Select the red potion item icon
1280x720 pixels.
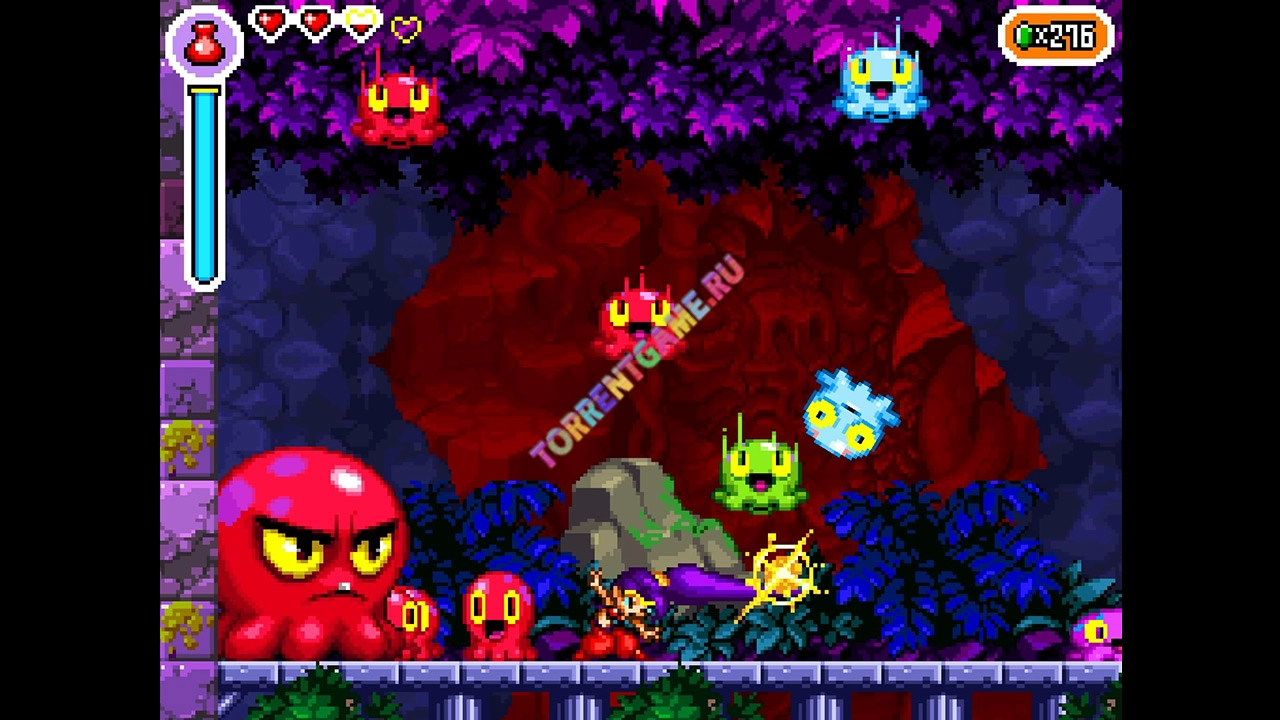pos(204,42)
